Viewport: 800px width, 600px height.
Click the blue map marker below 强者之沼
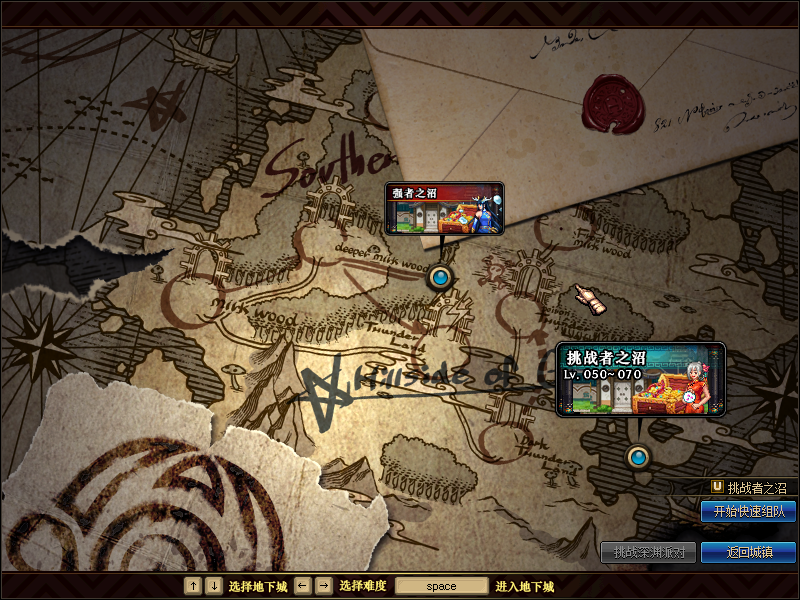pyautogui.click(x=439, y=277)
